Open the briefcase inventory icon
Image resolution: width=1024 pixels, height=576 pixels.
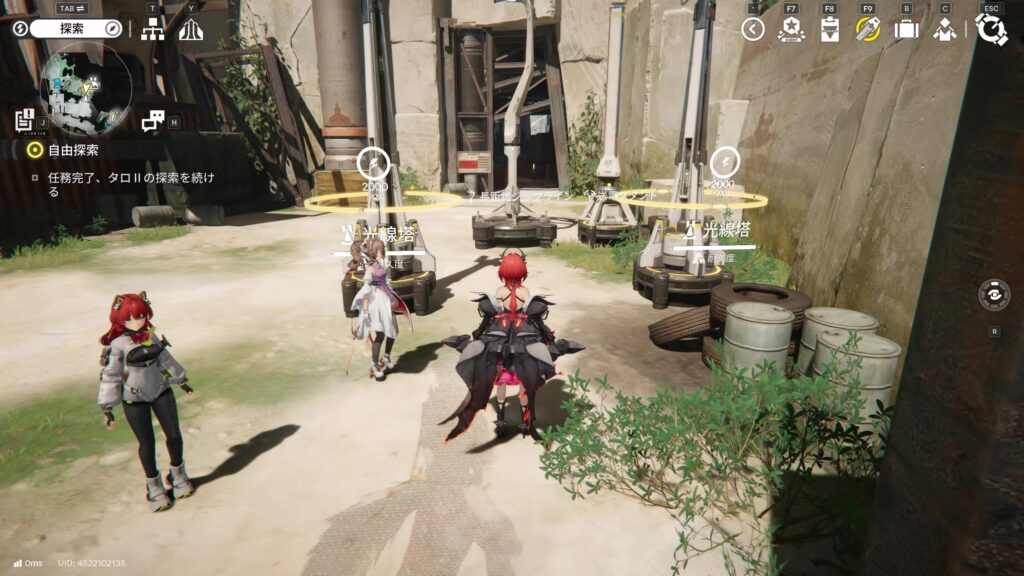906,29
